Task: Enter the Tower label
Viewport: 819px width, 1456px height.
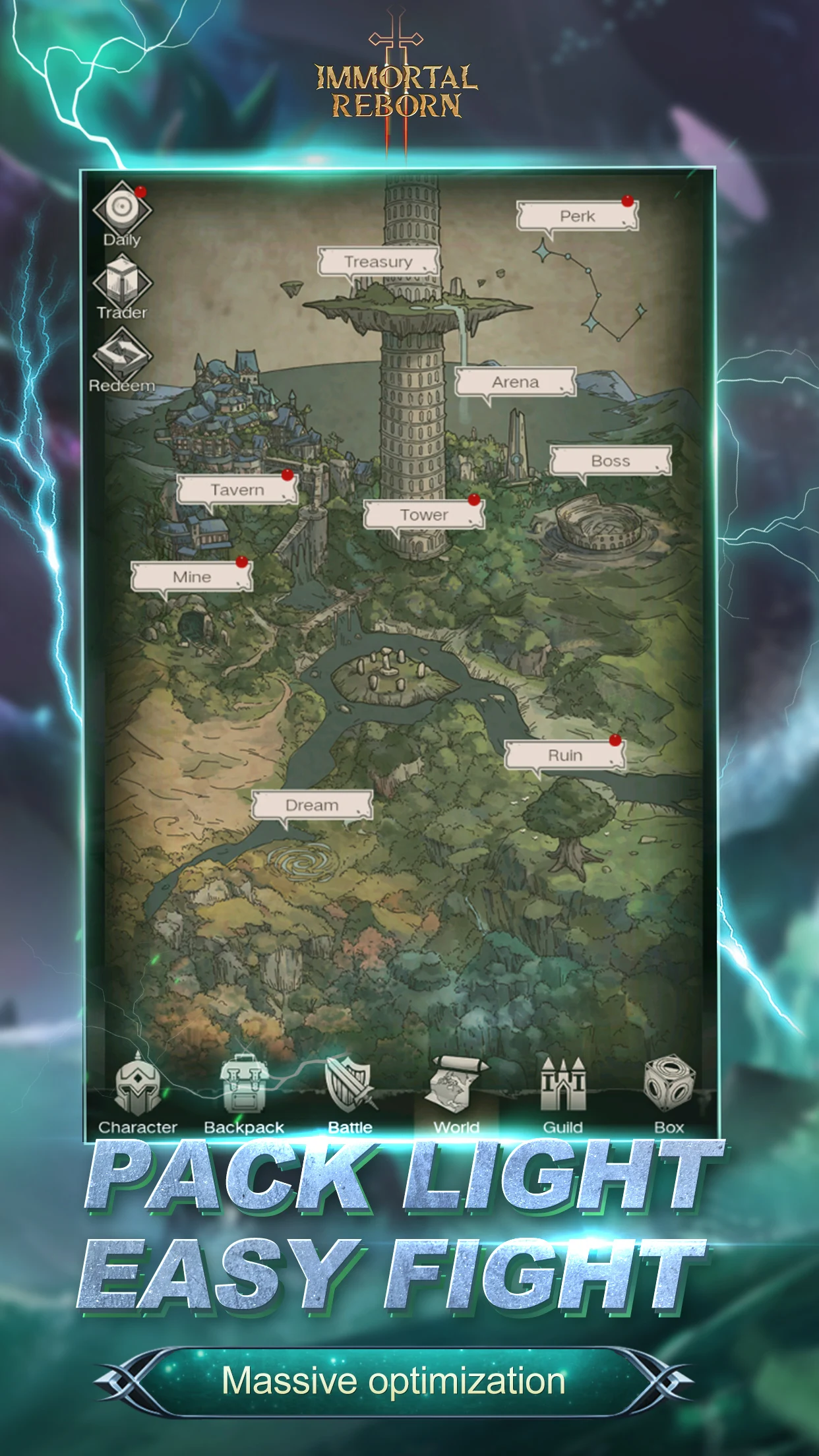Action: pos(423,515)
